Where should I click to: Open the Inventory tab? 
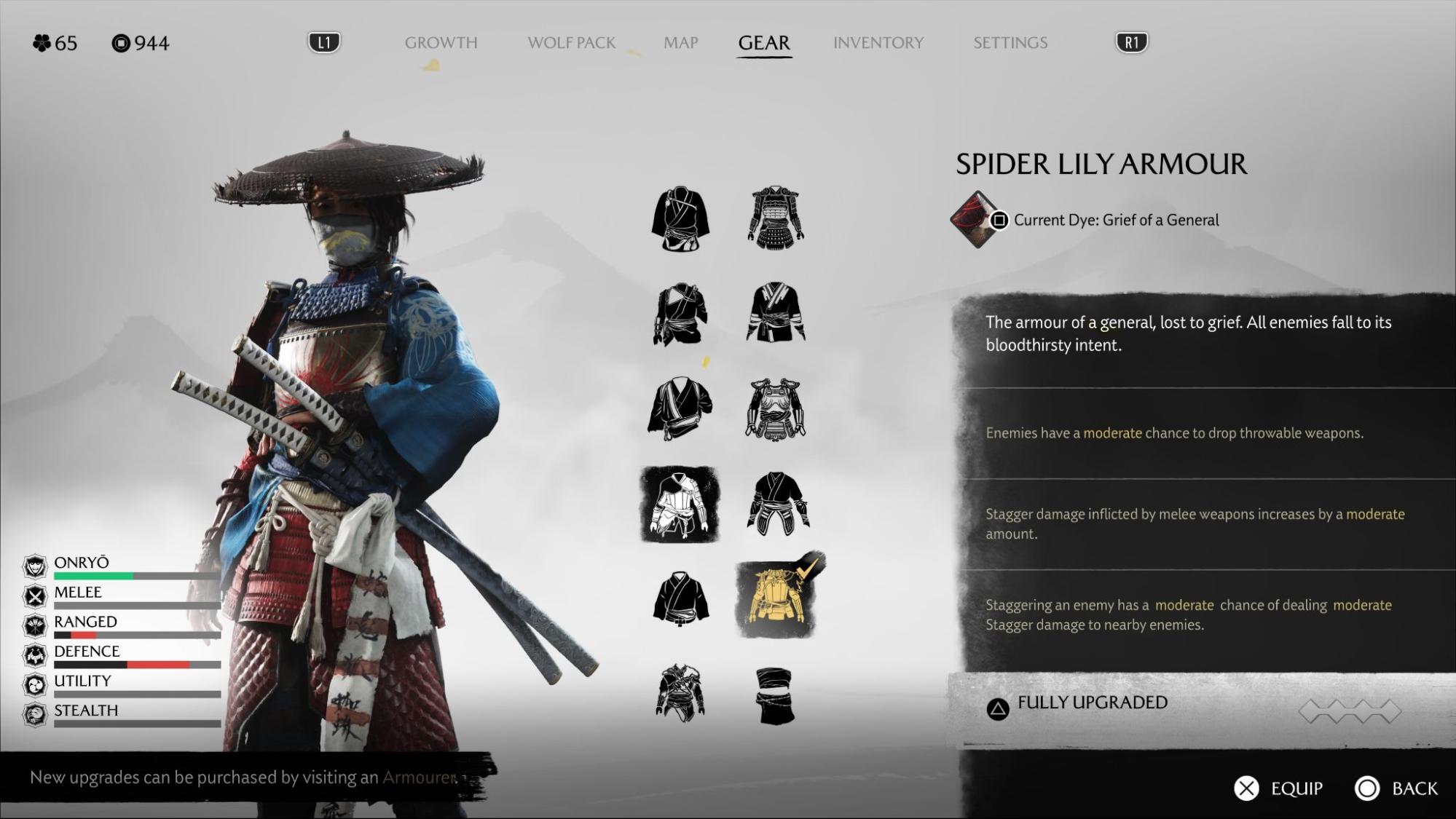pyautogui.click(x=878, y=43)
